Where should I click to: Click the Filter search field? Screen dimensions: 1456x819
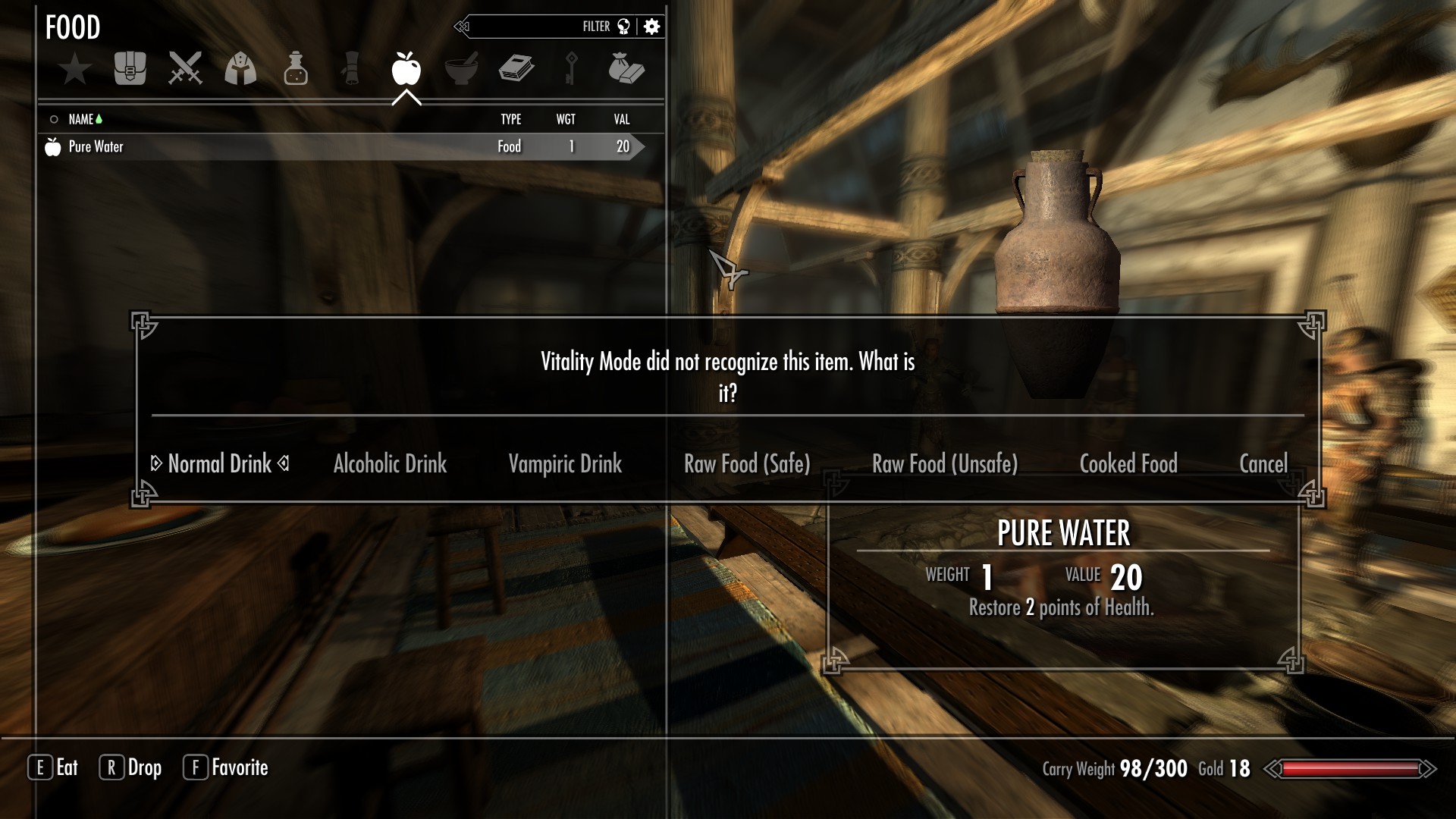(x=546, y=27)
